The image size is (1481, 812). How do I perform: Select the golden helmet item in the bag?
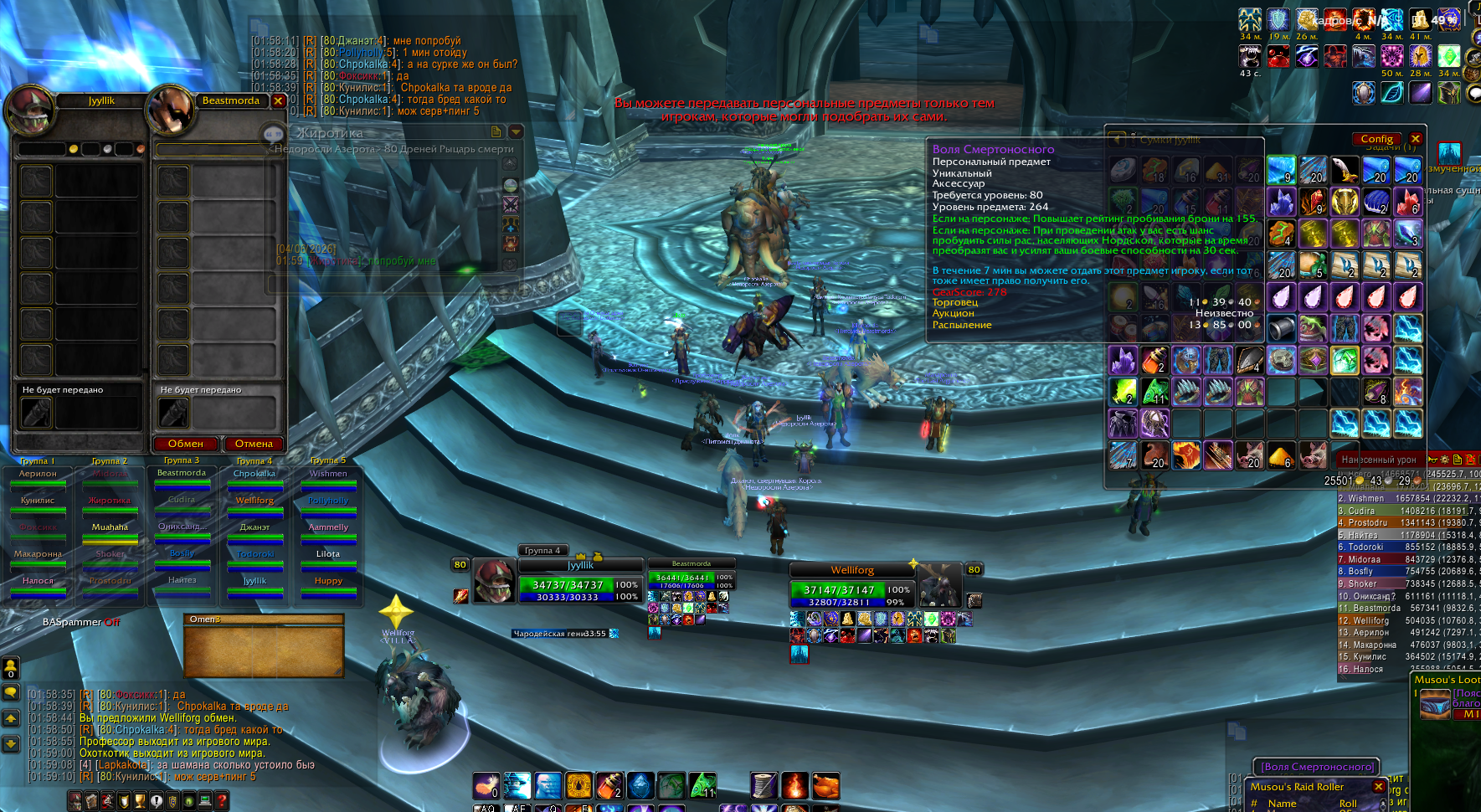[x=1345, y=202]
